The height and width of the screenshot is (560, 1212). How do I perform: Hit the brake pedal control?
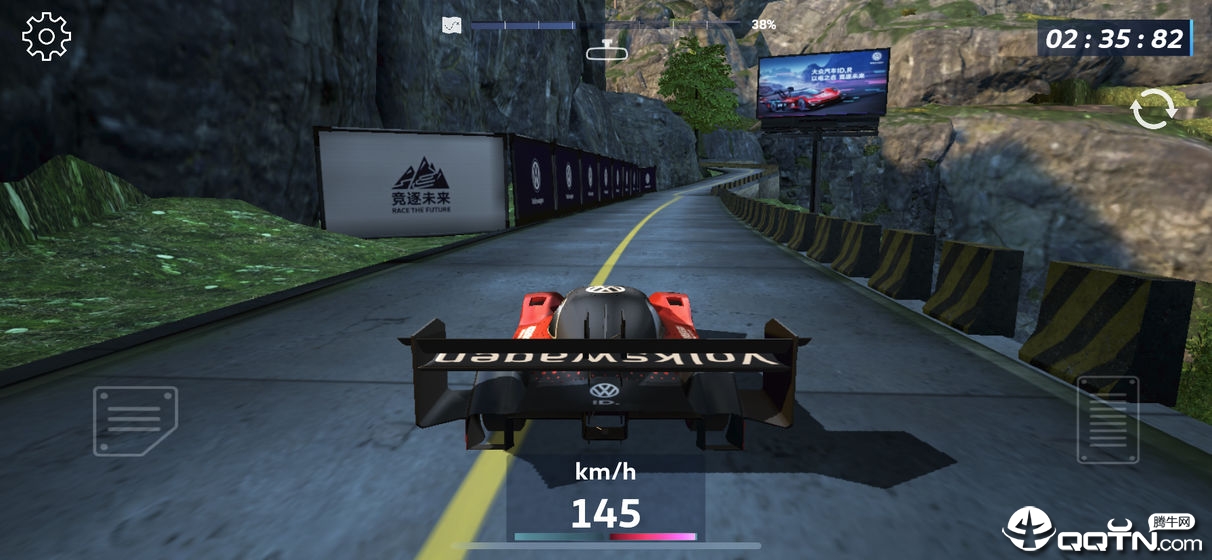point(135,420)
